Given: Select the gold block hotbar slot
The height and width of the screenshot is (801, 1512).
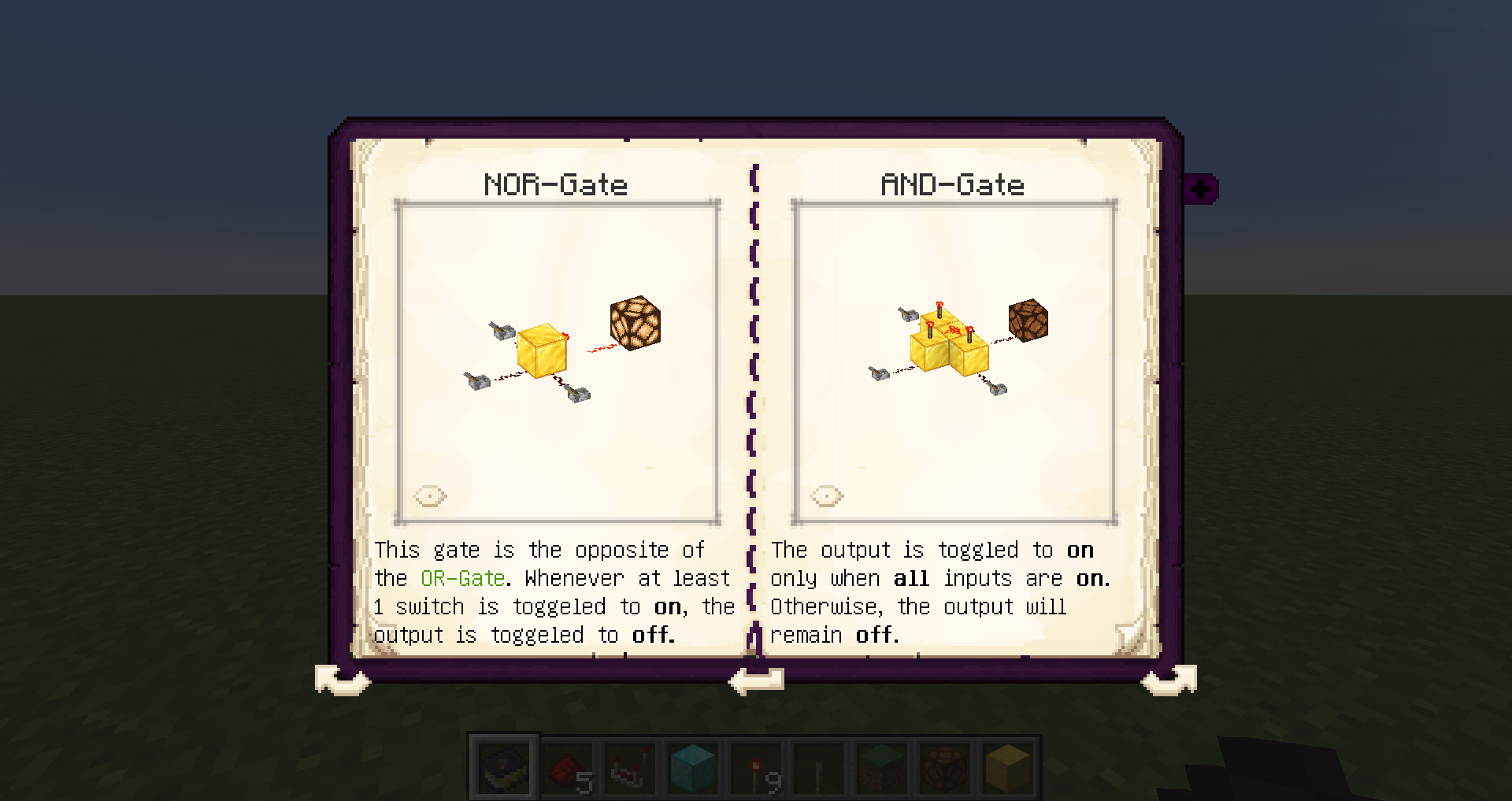Looking at the screenshot, I should coord(1008,767).
